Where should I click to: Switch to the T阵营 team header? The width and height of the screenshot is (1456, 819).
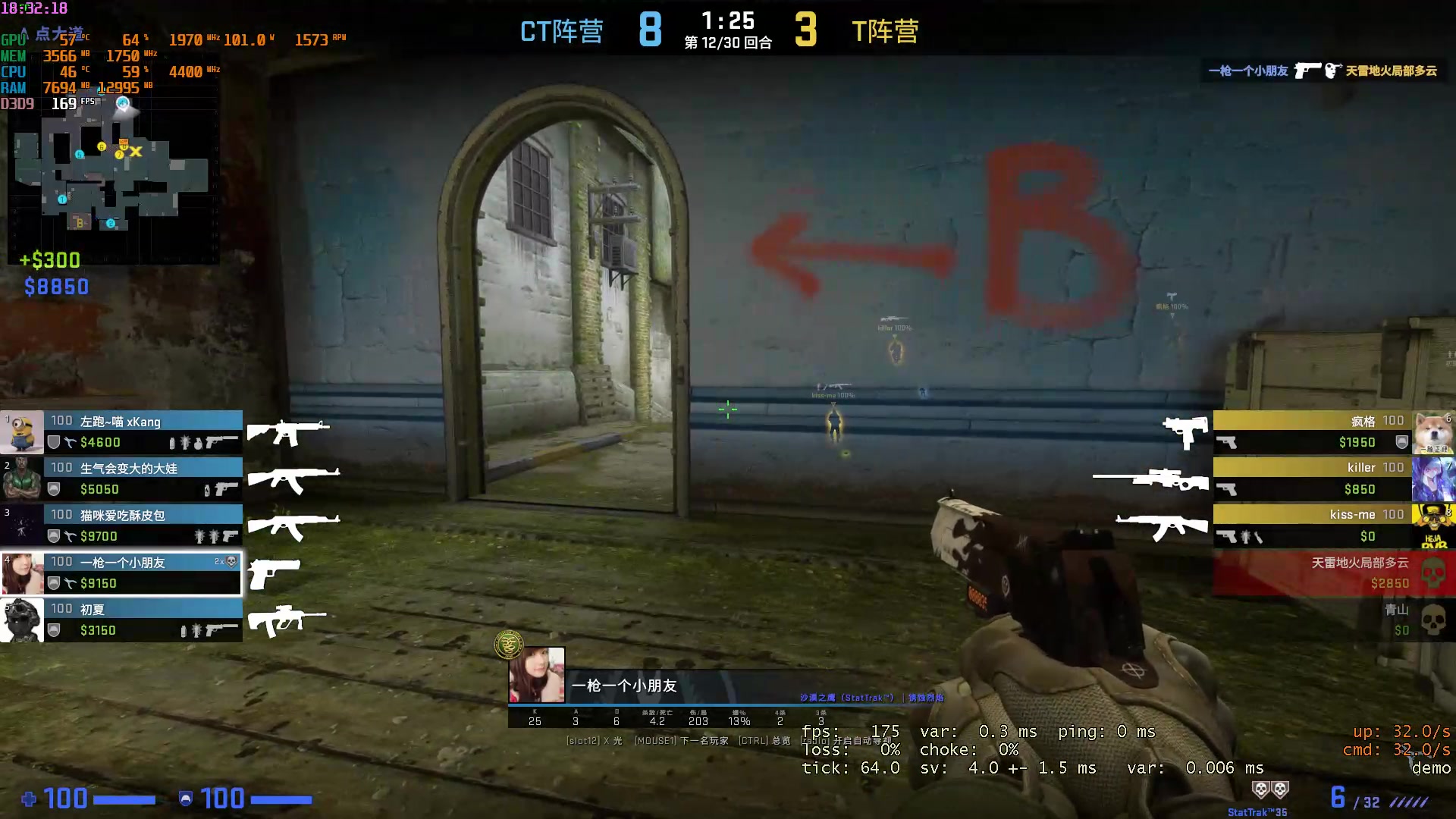[886, 32]
